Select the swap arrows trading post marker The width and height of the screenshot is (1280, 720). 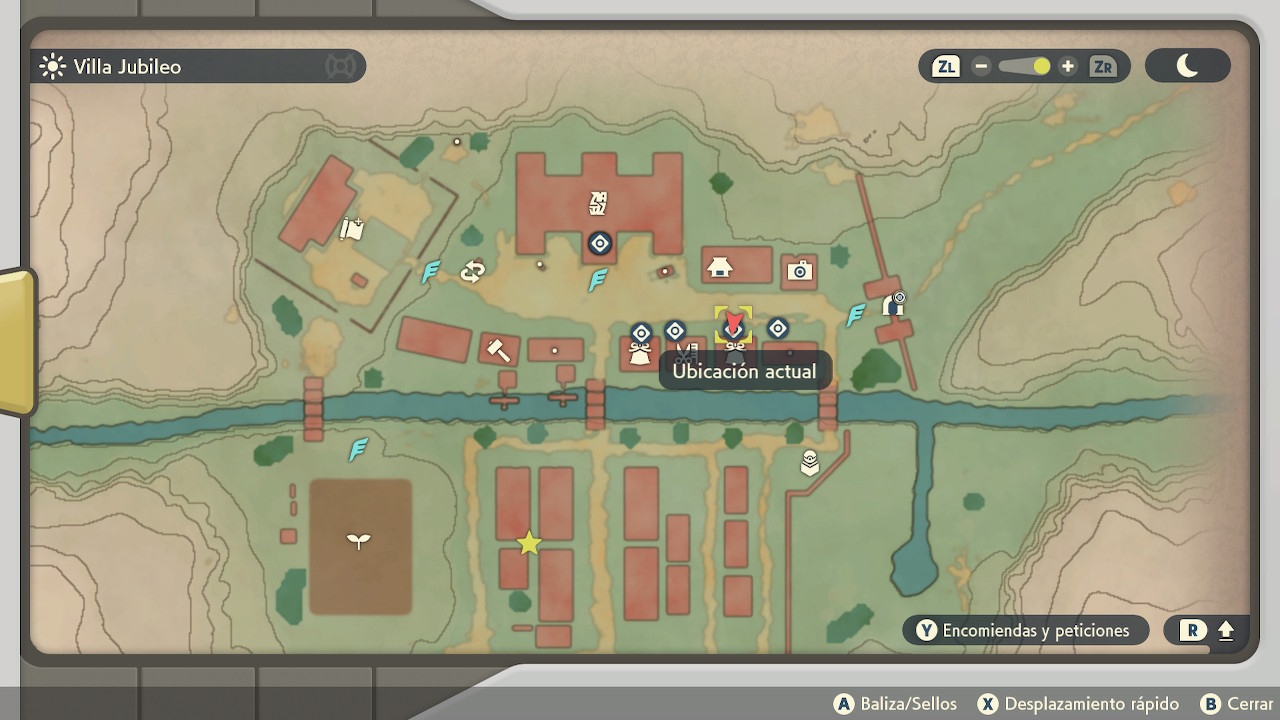coord(472,271)
